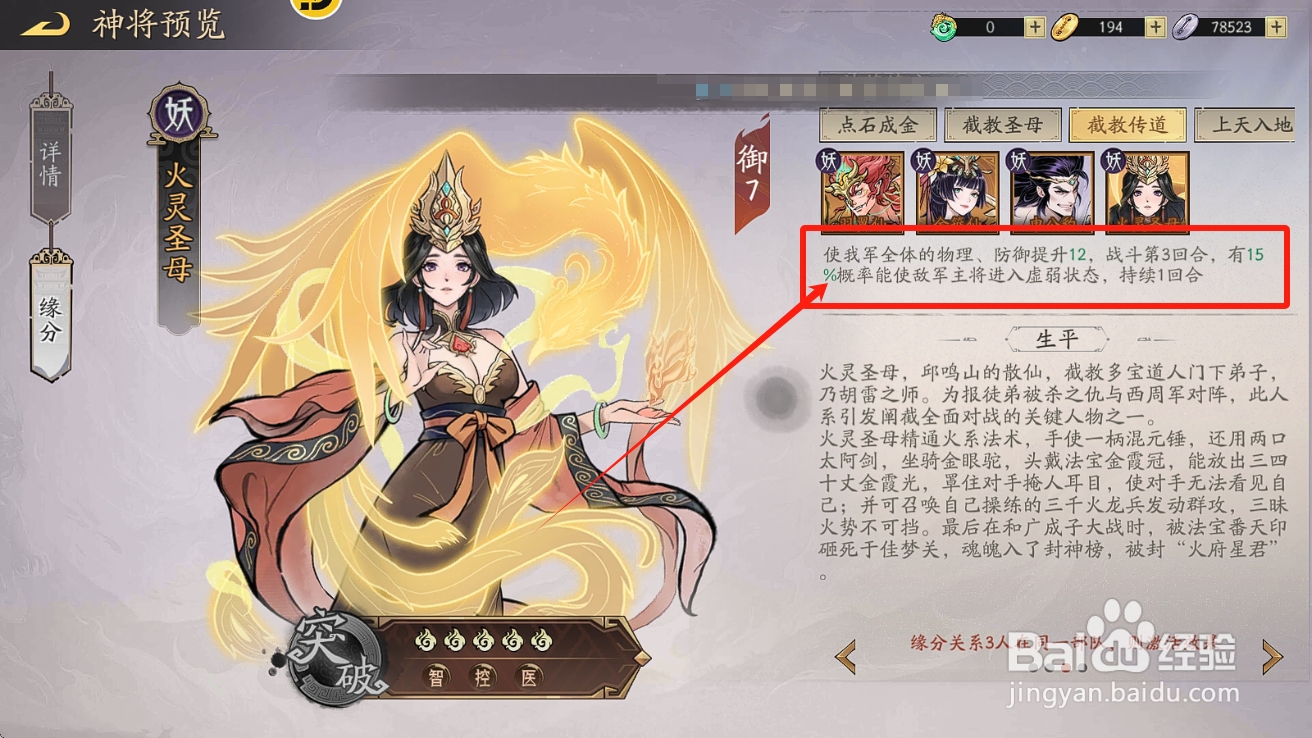This screenshot has width=1312, height=738.
Task: Click the 妖 badge above 火灵圣母's name
Action: pos(180,113)
